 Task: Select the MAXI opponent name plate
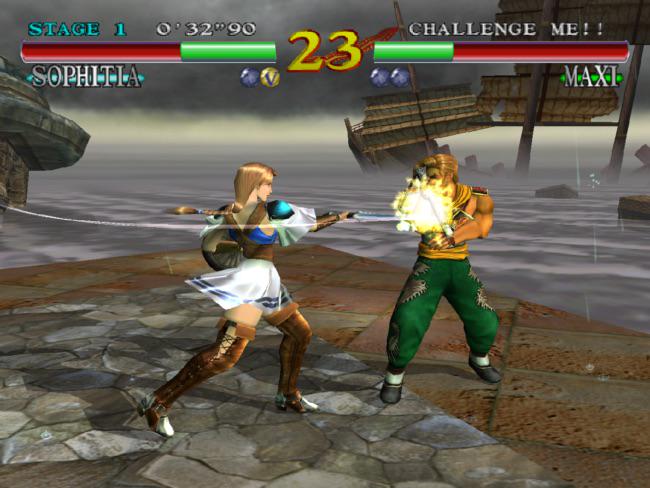pyautogui.click(x=591, y=77)
